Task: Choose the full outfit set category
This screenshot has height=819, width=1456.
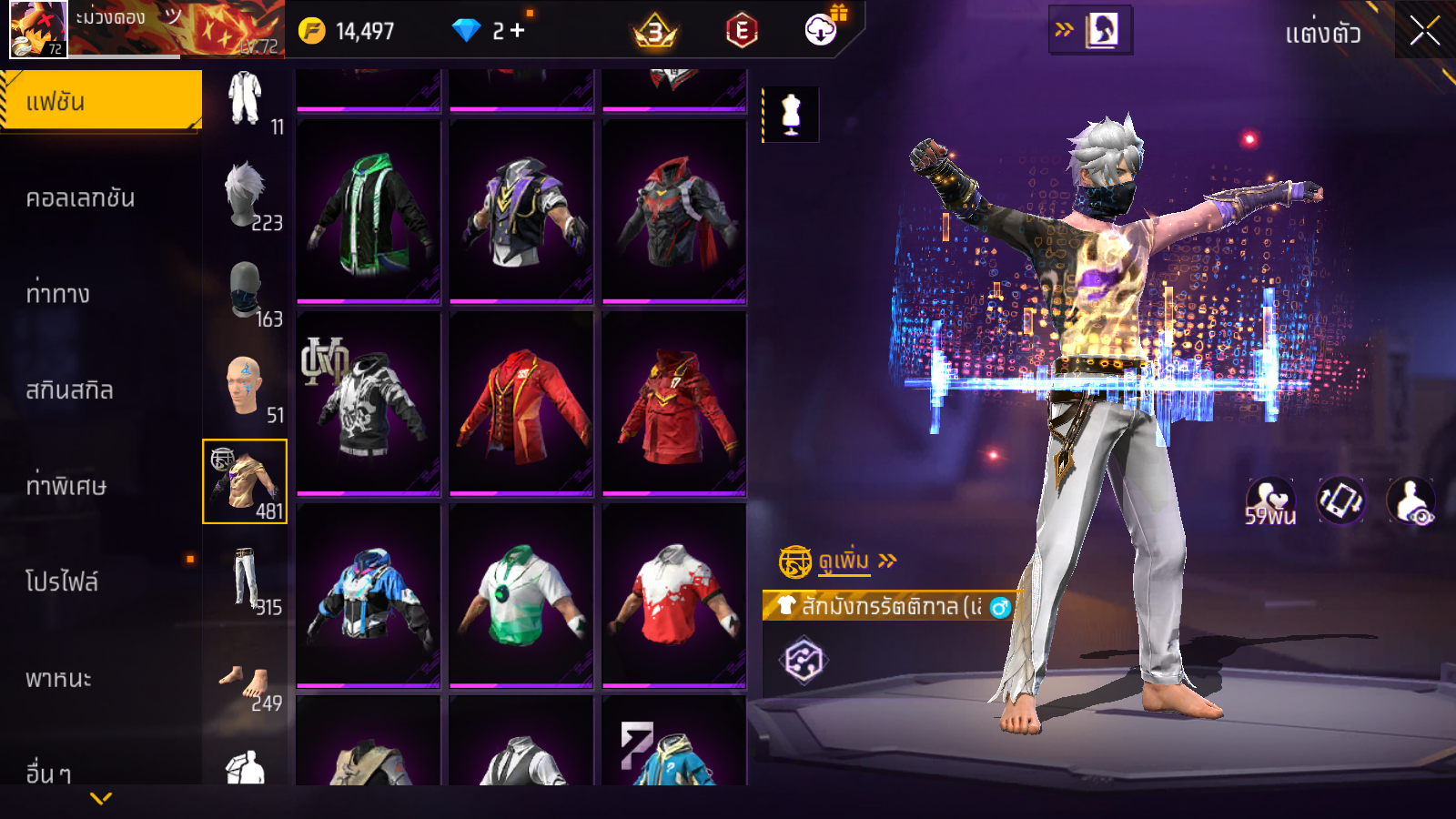Action: (x=245, y=100)
